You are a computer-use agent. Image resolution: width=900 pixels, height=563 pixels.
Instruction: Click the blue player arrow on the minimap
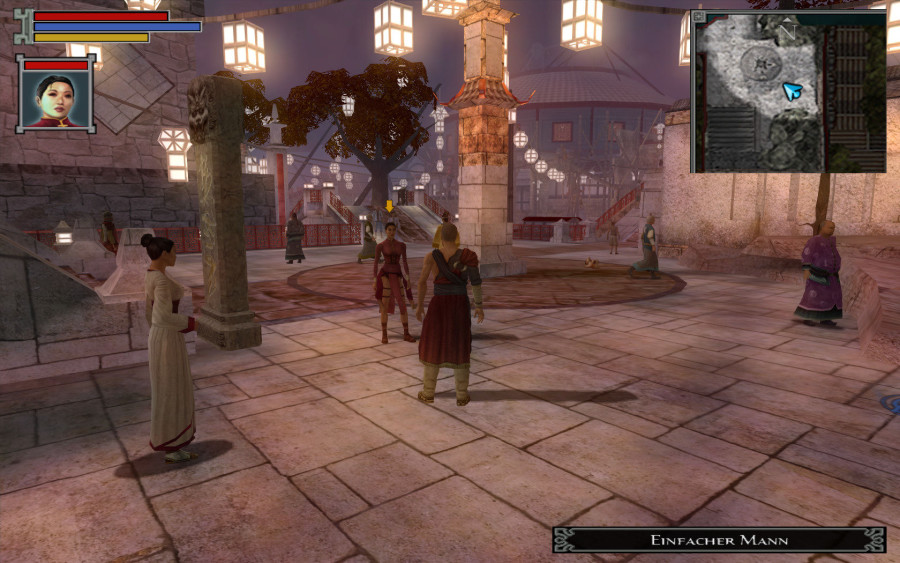(x=793, y=92)
